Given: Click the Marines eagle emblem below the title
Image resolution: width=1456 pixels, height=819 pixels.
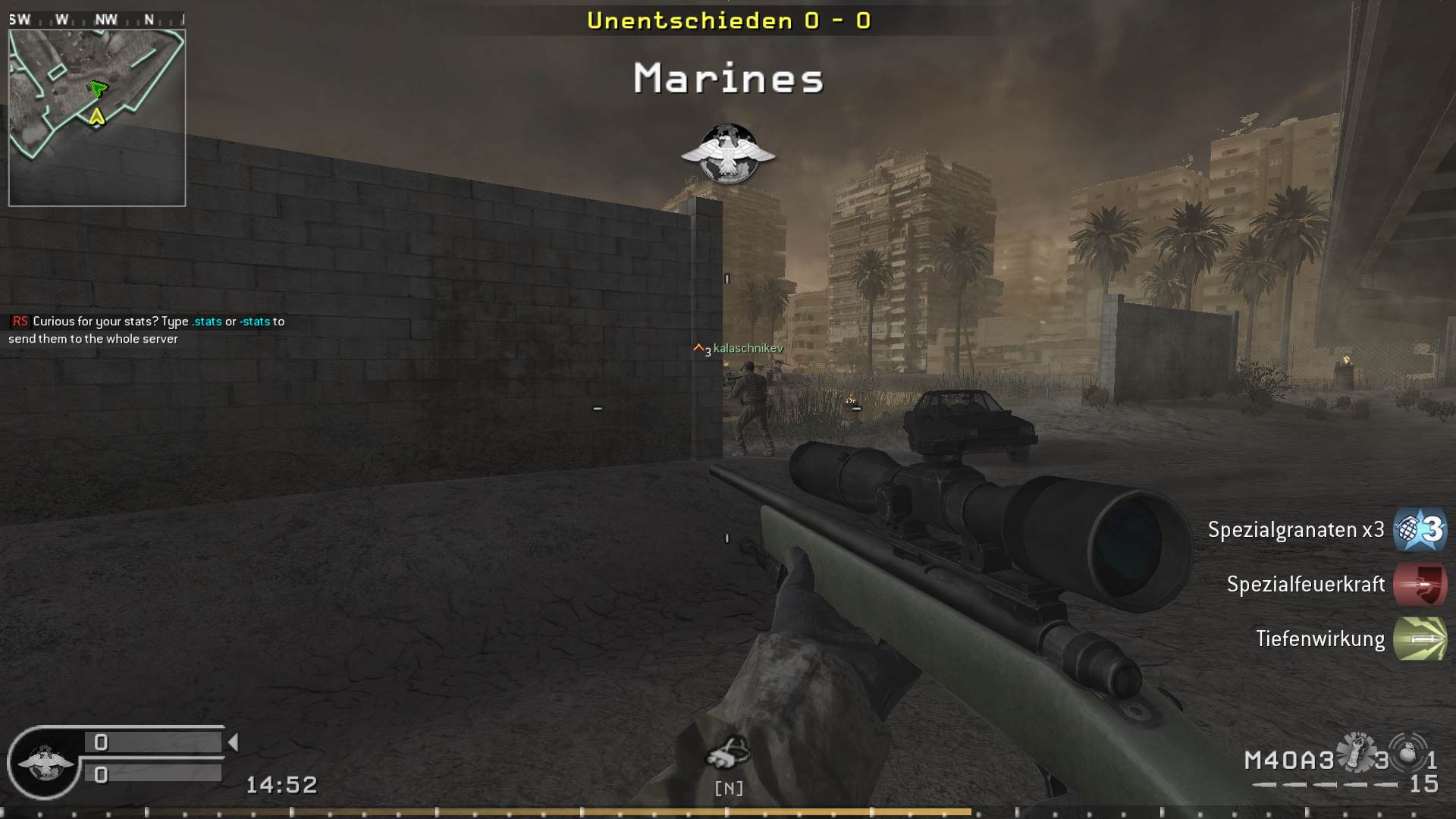Looking at the screenshot, I should tap(729, 154).
